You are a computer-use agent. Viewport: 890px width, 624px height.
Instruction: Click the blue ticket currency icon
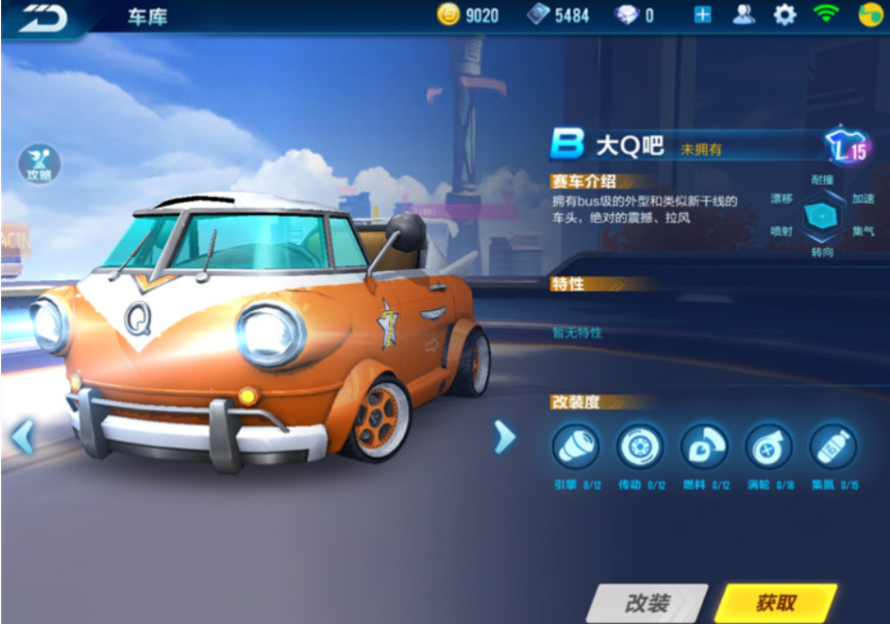pyautogui.click(x=538, y=15)
